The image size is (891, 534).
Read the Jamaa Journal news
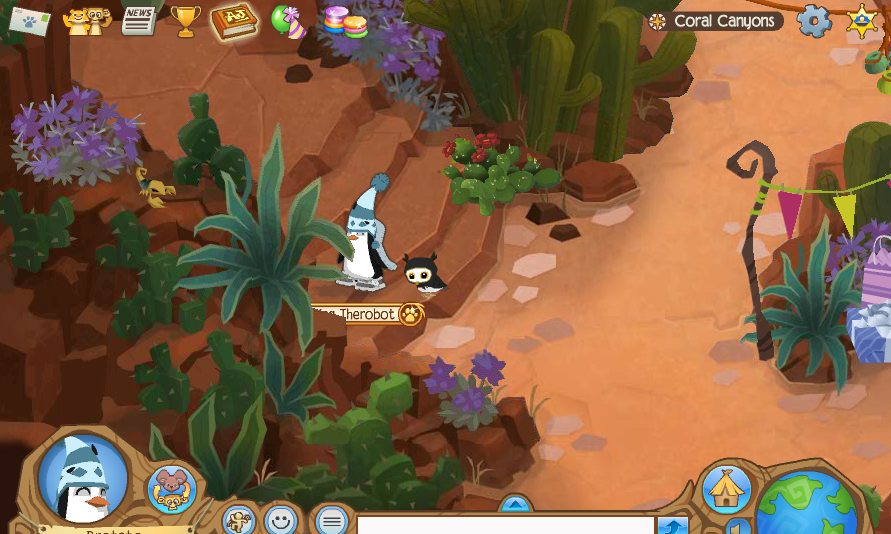(138, 20)
